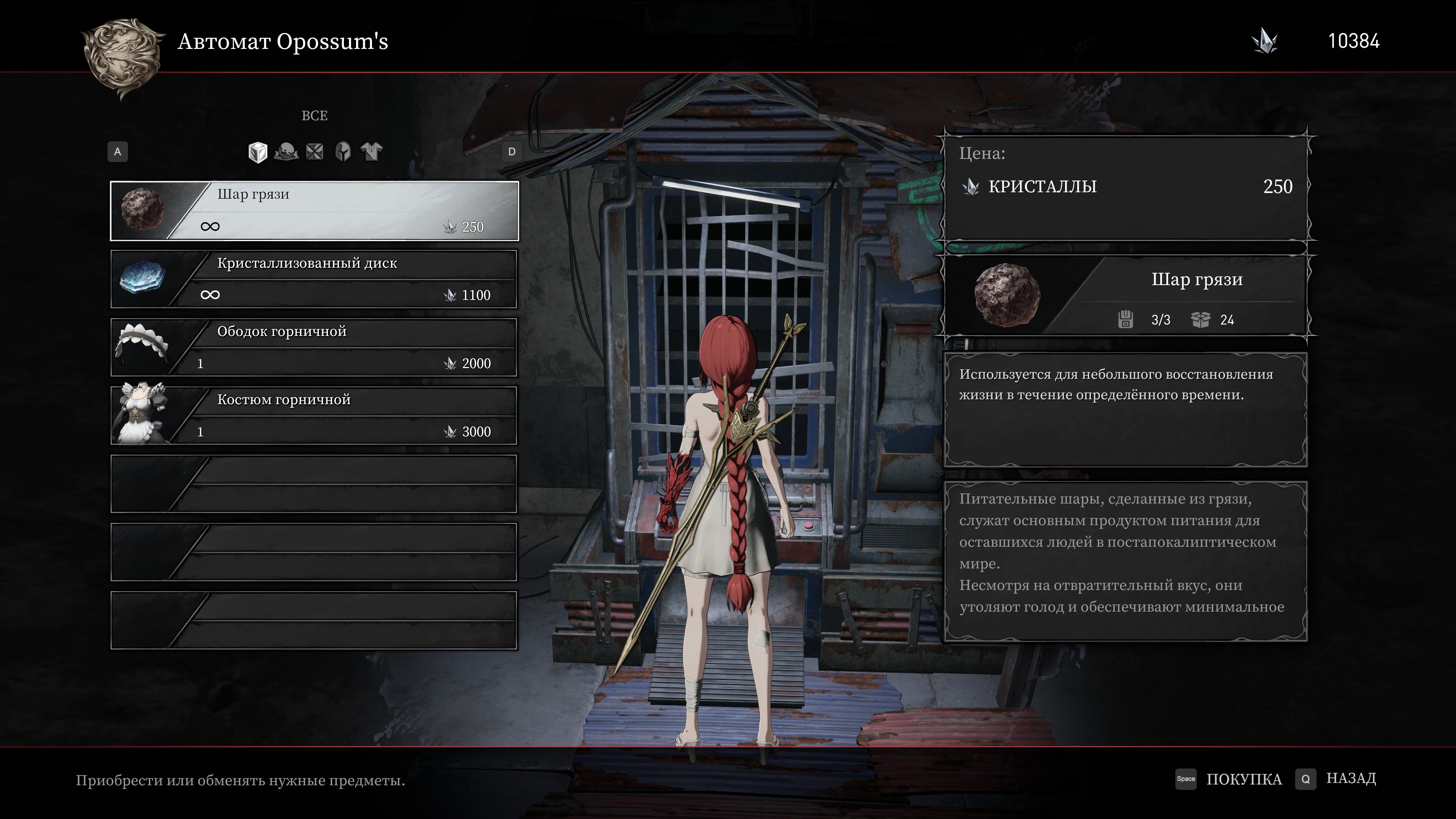Click the ПОКУПКА purchase button
Screen dimensions: 1456x819
tap(1244, 779)
